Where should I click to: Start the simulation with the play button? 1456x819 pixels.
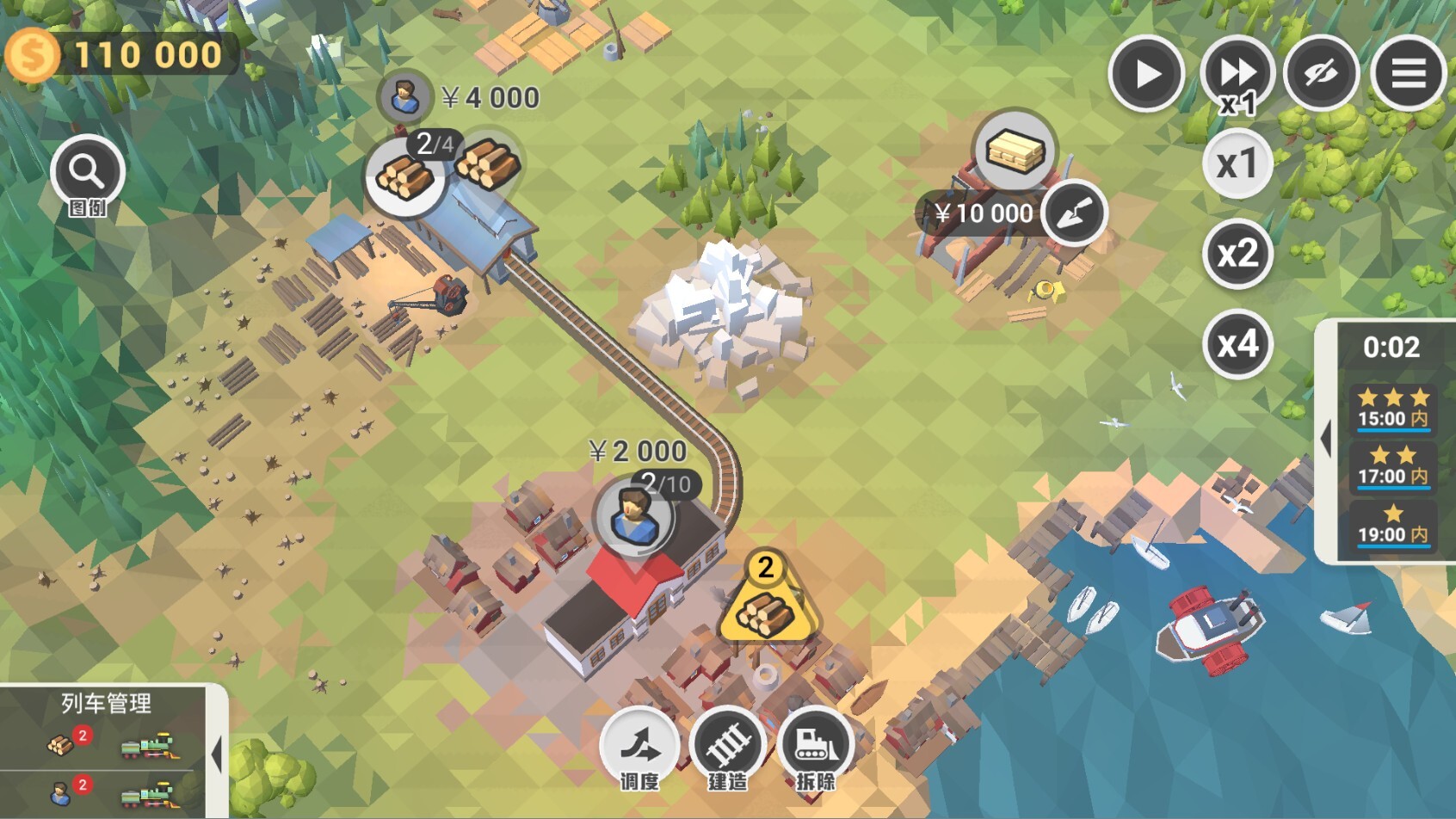click(x=1146, y=74)
